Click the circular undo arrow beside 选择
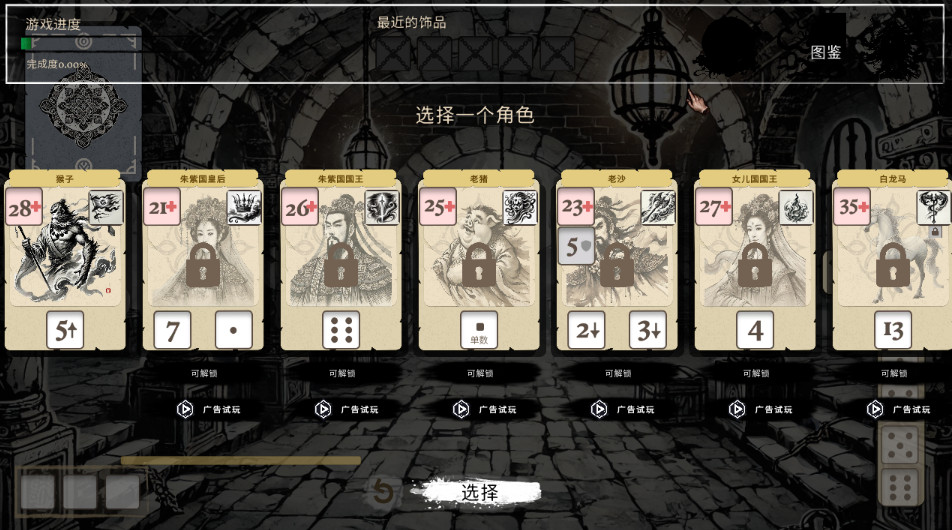 click(382, 492)
